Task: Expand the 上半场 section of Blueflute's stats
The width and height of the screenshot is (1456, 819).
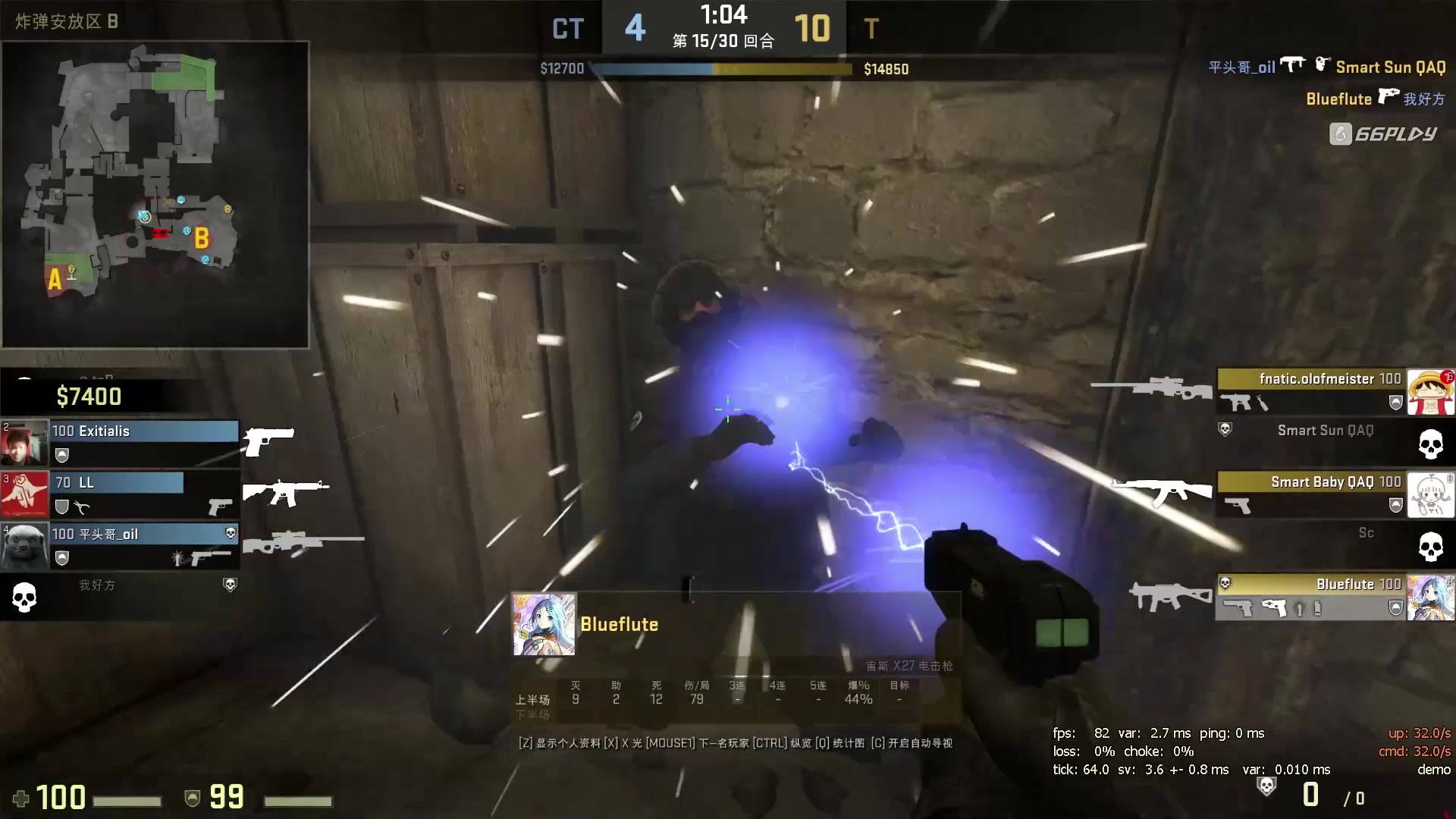Action: point(532,699)
